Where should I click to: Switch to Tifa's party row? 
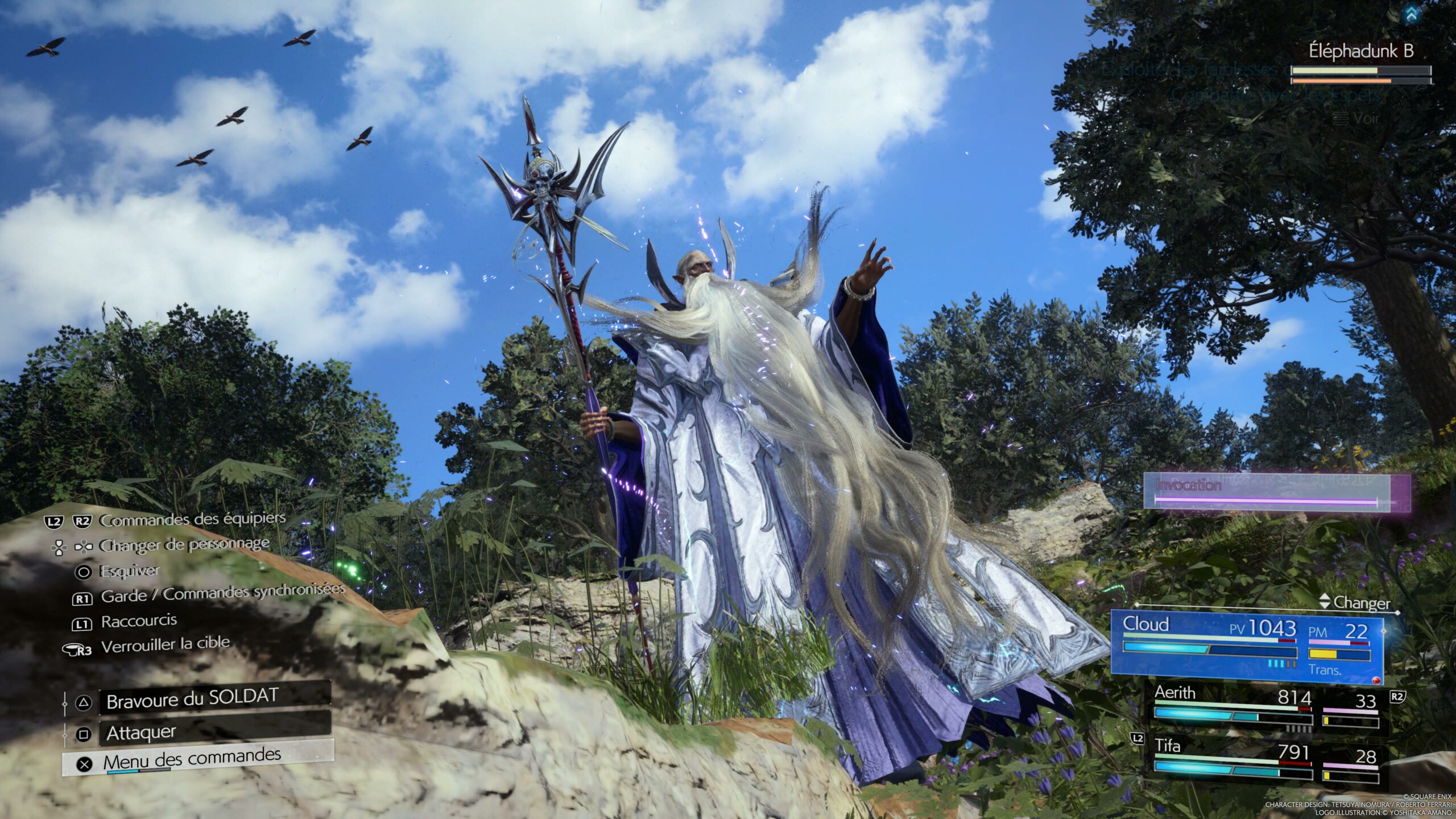tap(1265, 759)
